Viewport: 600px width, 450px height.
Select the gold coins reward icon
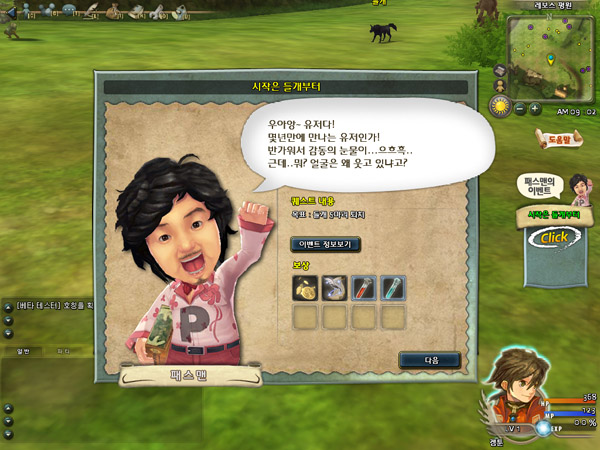click(x=305, y=288)
